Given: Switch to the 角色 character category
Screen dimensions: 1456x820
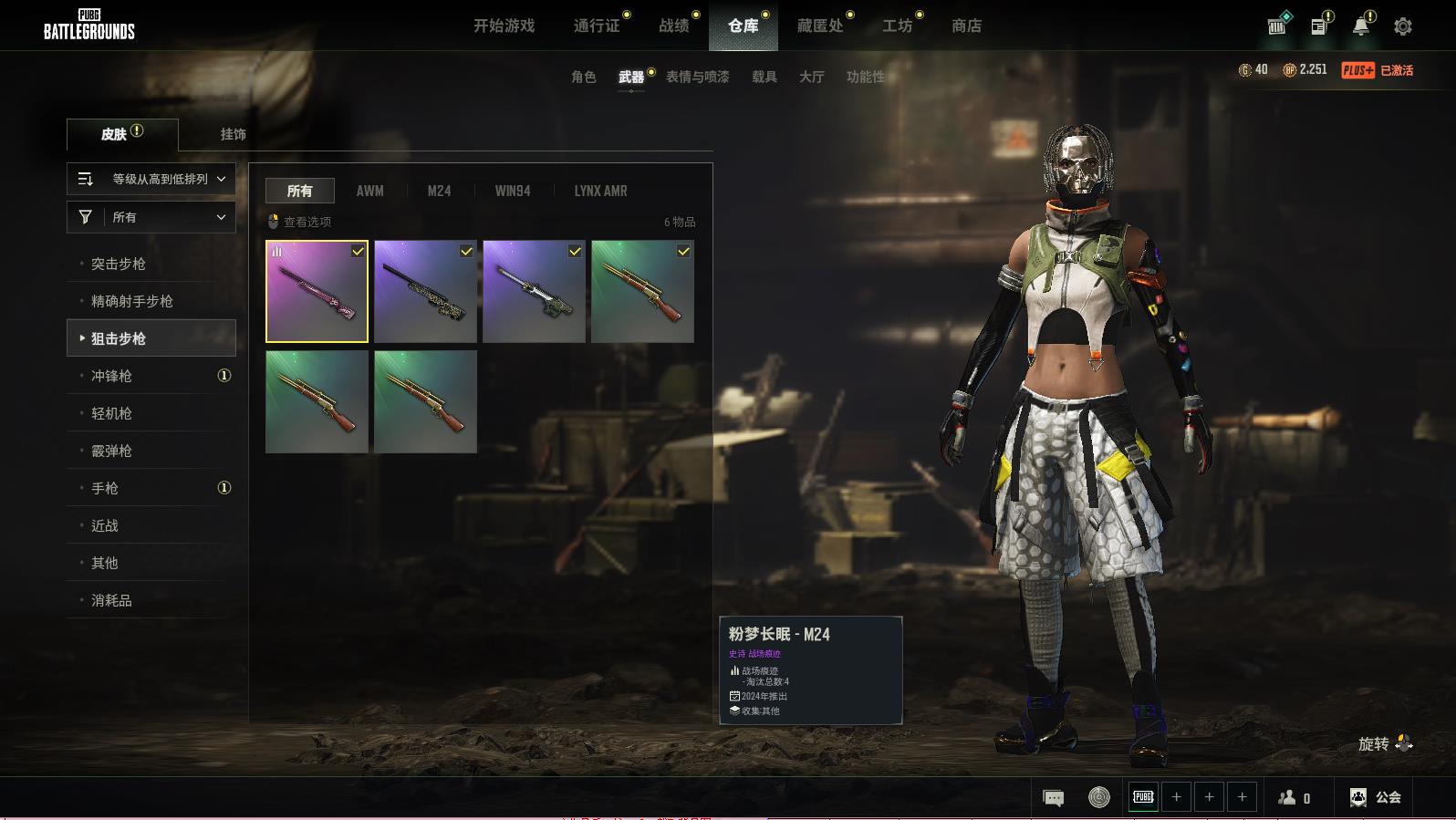Looking at the screenshot, I should point(583,77).
